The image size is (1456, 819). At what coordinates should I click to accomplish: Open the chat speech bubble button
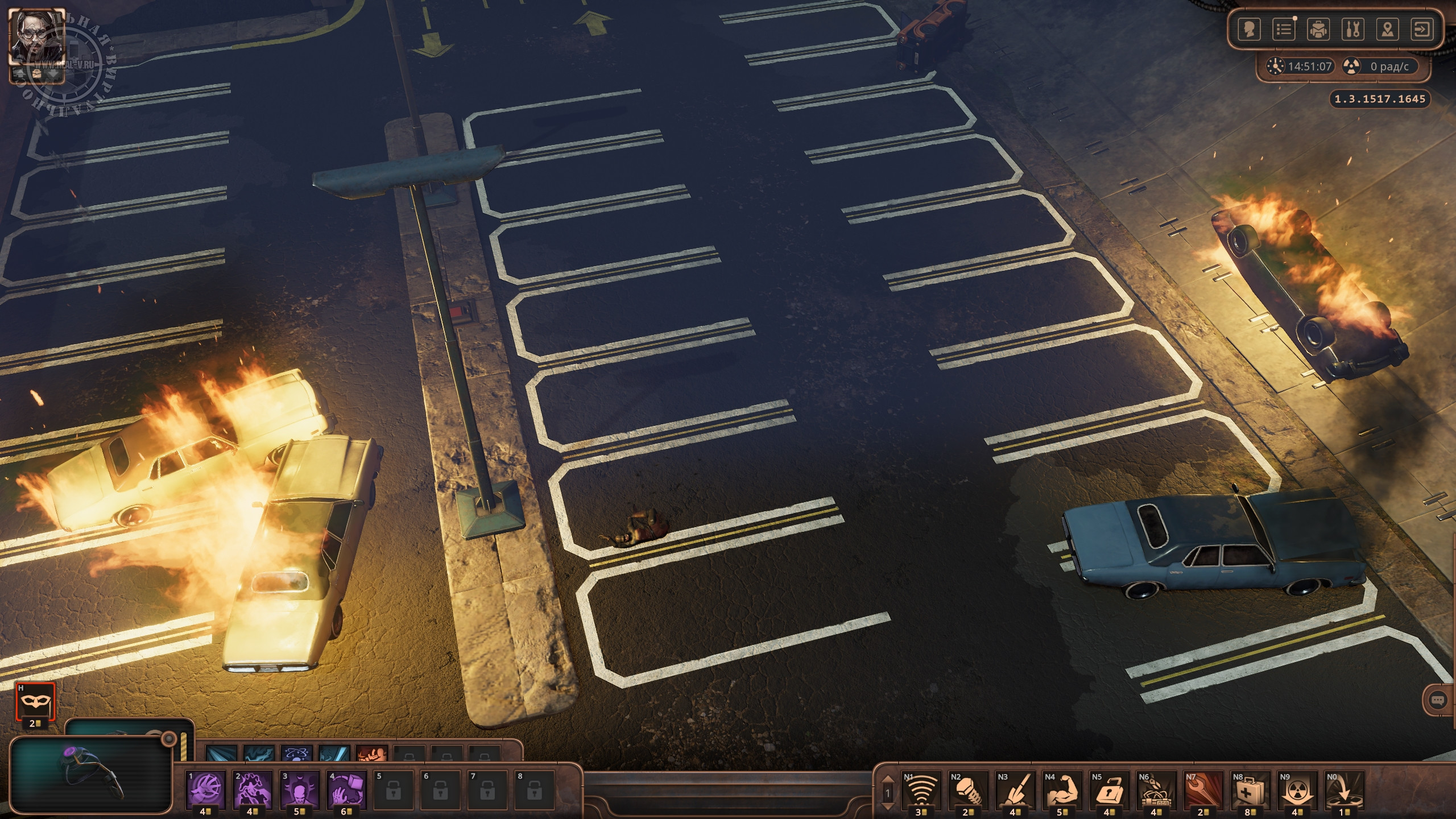tap(1438, 700)
